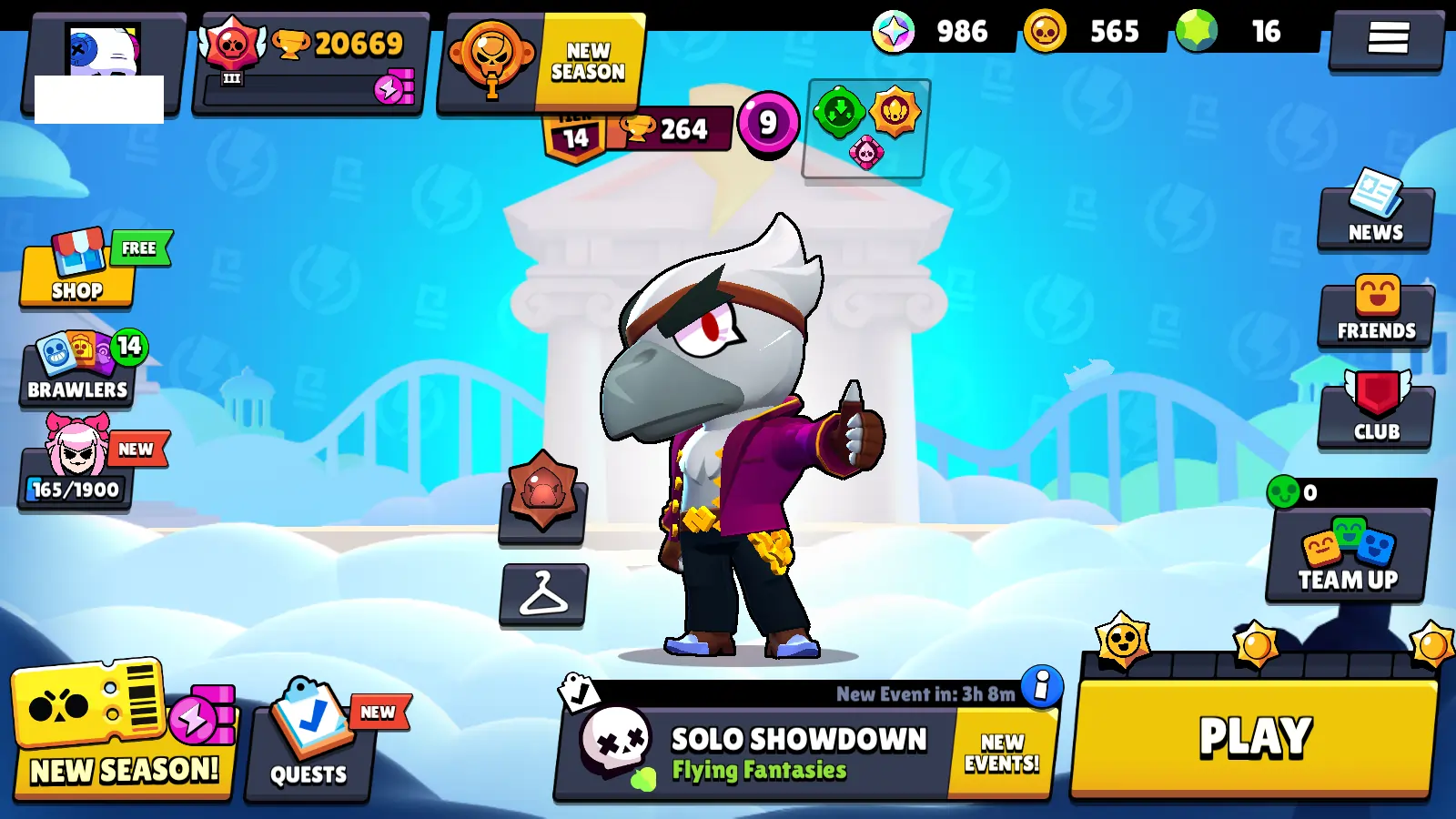Open the hamburger menu
The width and height of the screenshot is (1456, 819).
[x=1387, y=38]
